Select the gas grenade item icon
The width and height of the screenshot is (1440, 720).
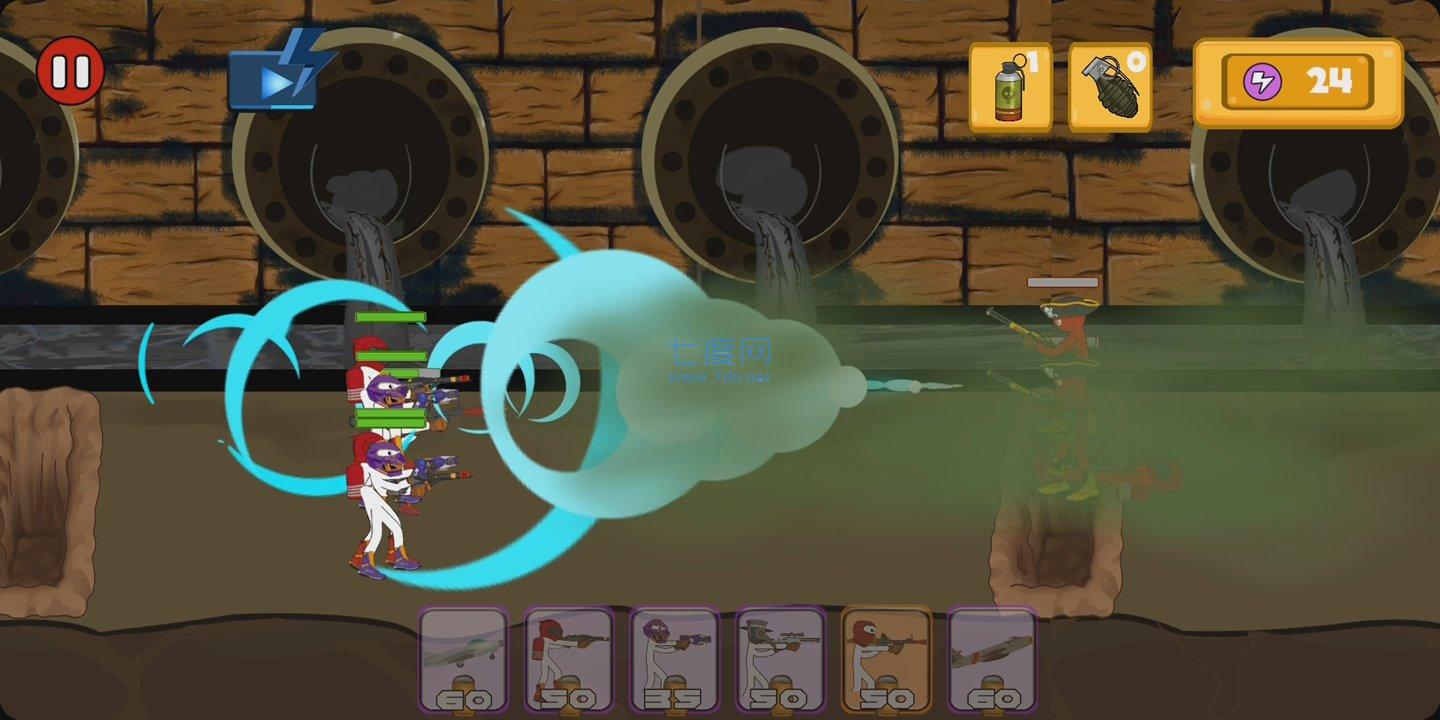(1009, 85)
